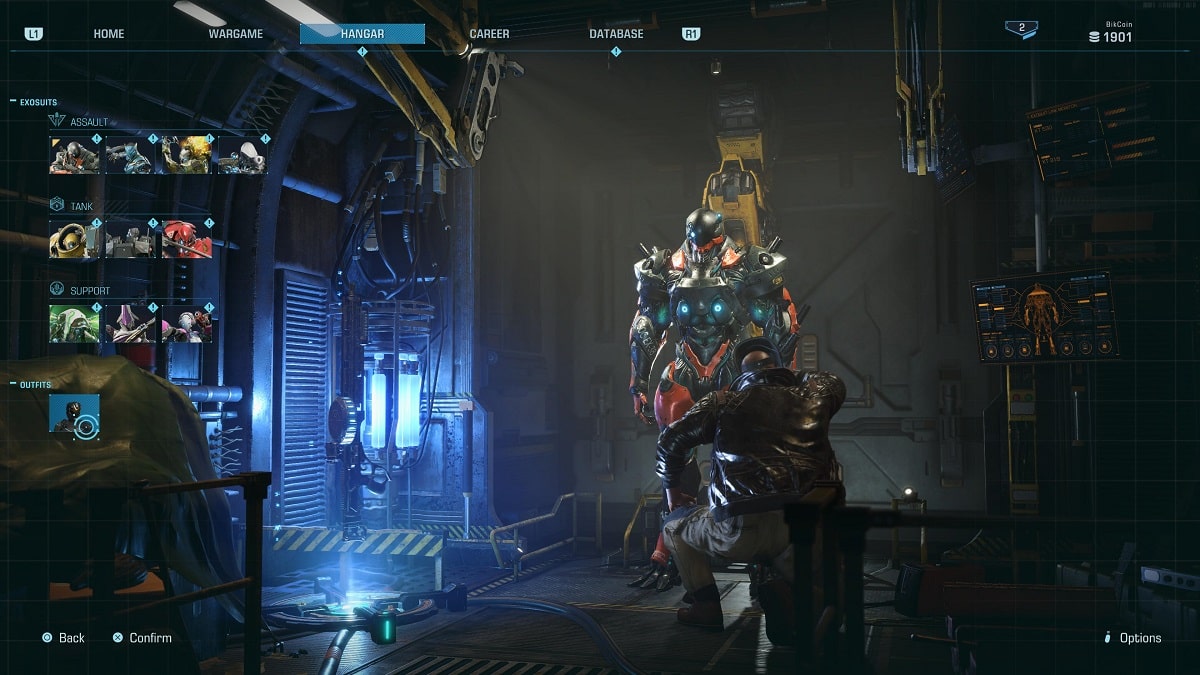Screen dimensions: 1200x675
Task: Select the gray Tank exosuit
Action: (x=131, y=240)
